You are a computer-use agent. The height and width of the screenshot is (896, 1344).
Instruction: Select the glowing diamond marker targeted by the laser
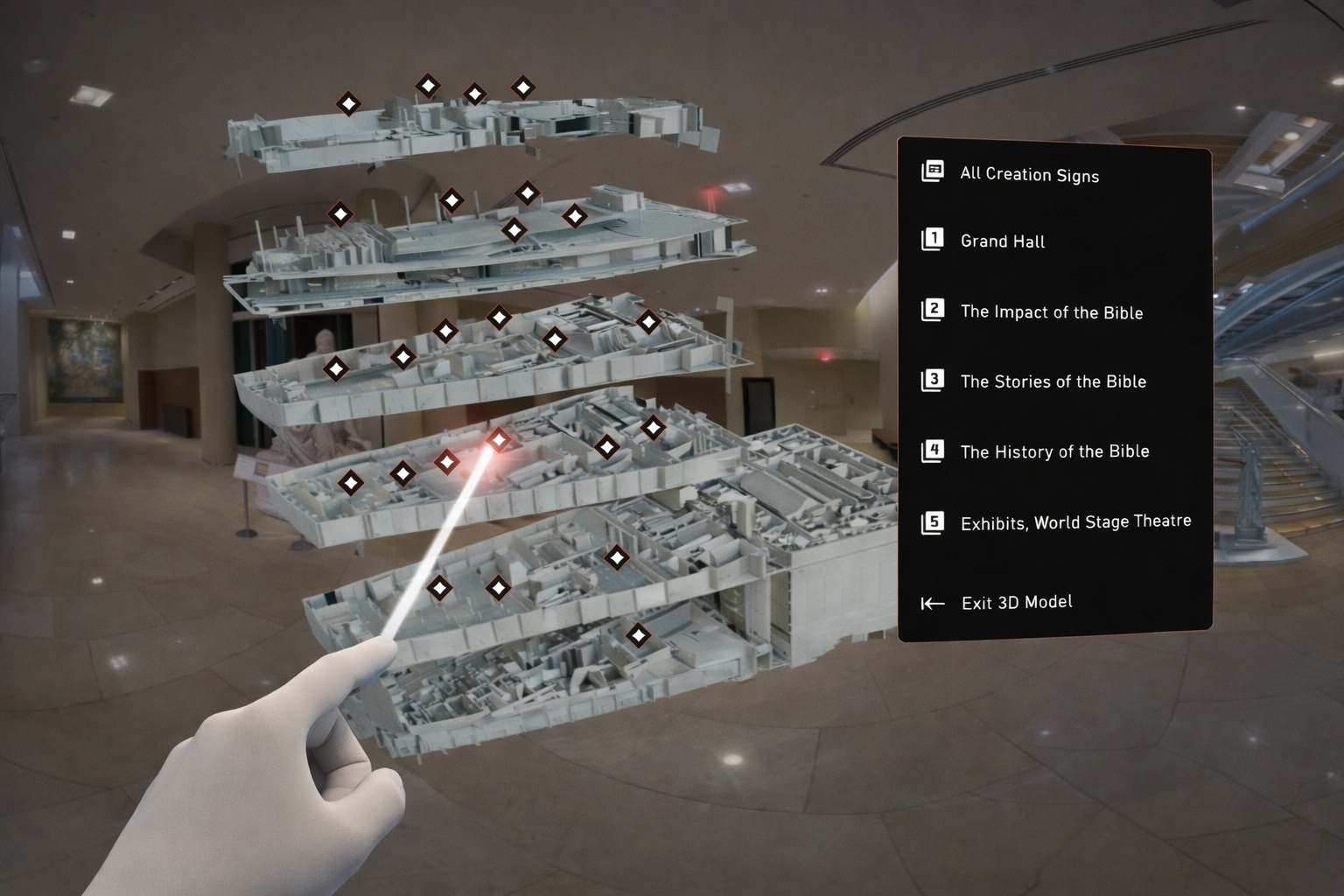click(x=498, y=440)
